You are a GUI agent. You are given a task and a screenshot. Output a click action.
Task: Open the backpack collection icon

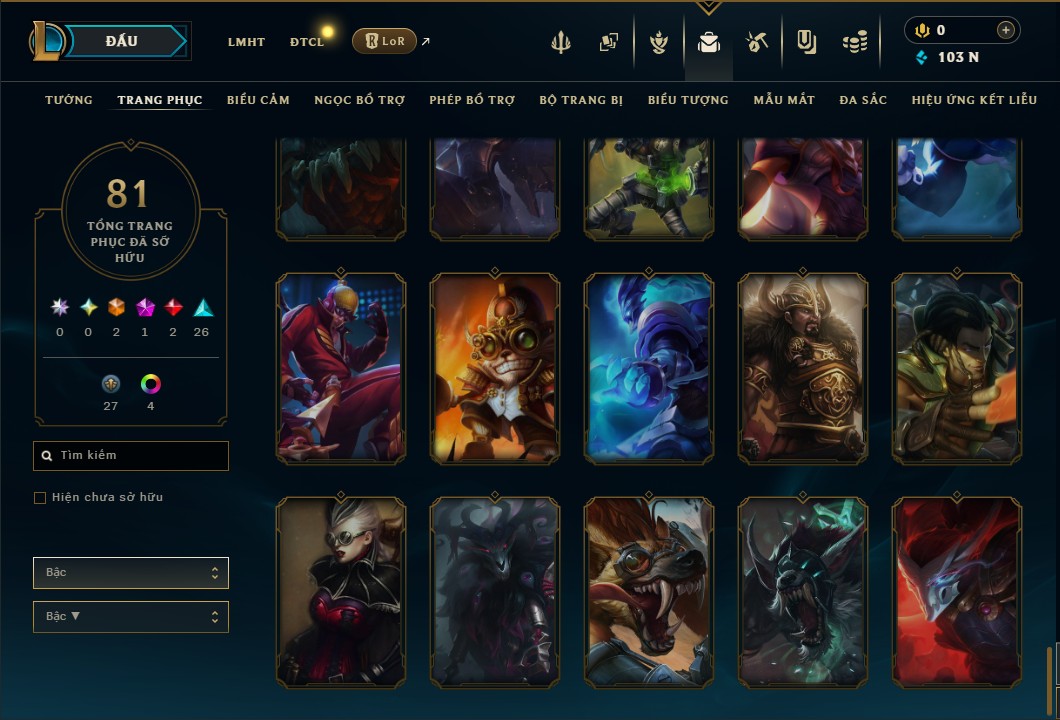[709, 42]
